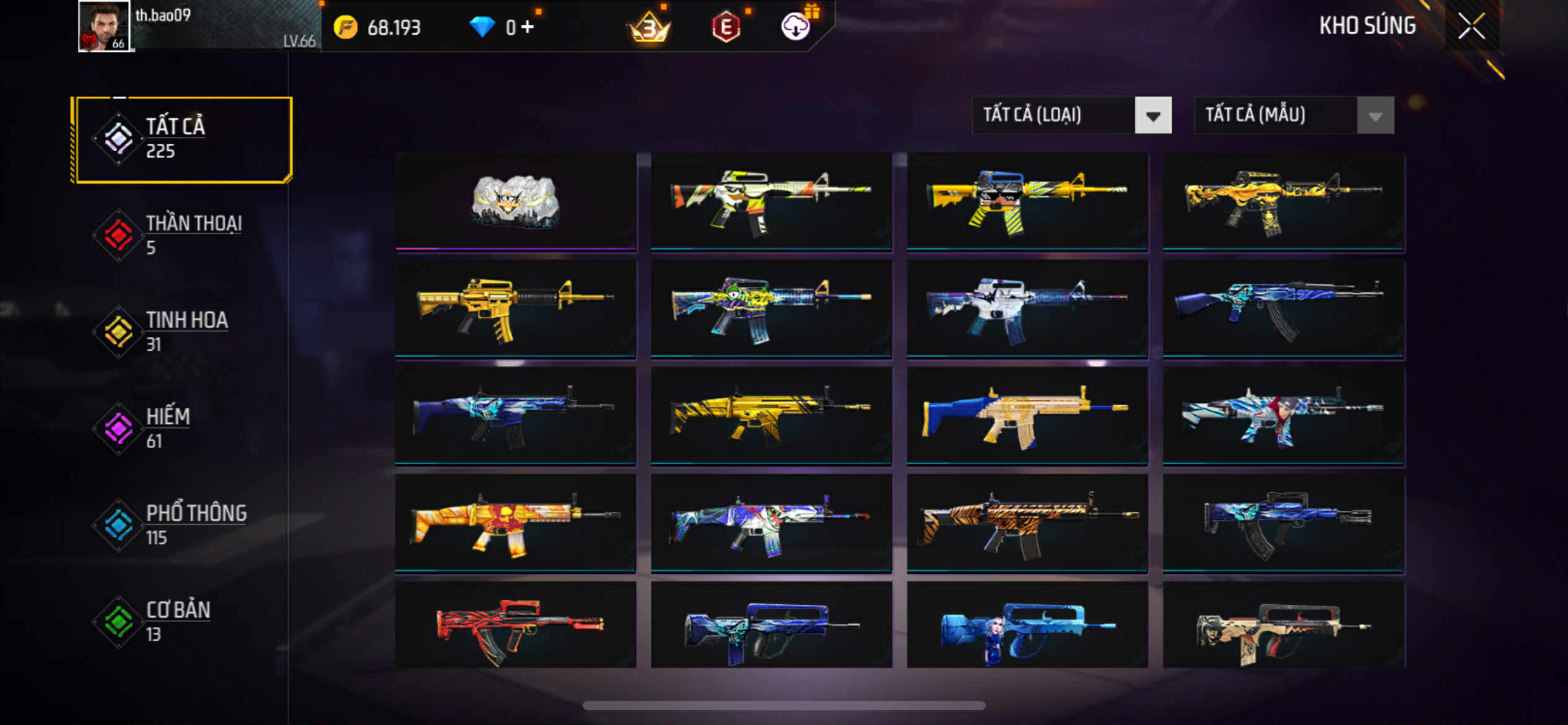Close the Kho Súng weapon vault
This screenshot has width=1568, height=725.
coord(1471,26)
